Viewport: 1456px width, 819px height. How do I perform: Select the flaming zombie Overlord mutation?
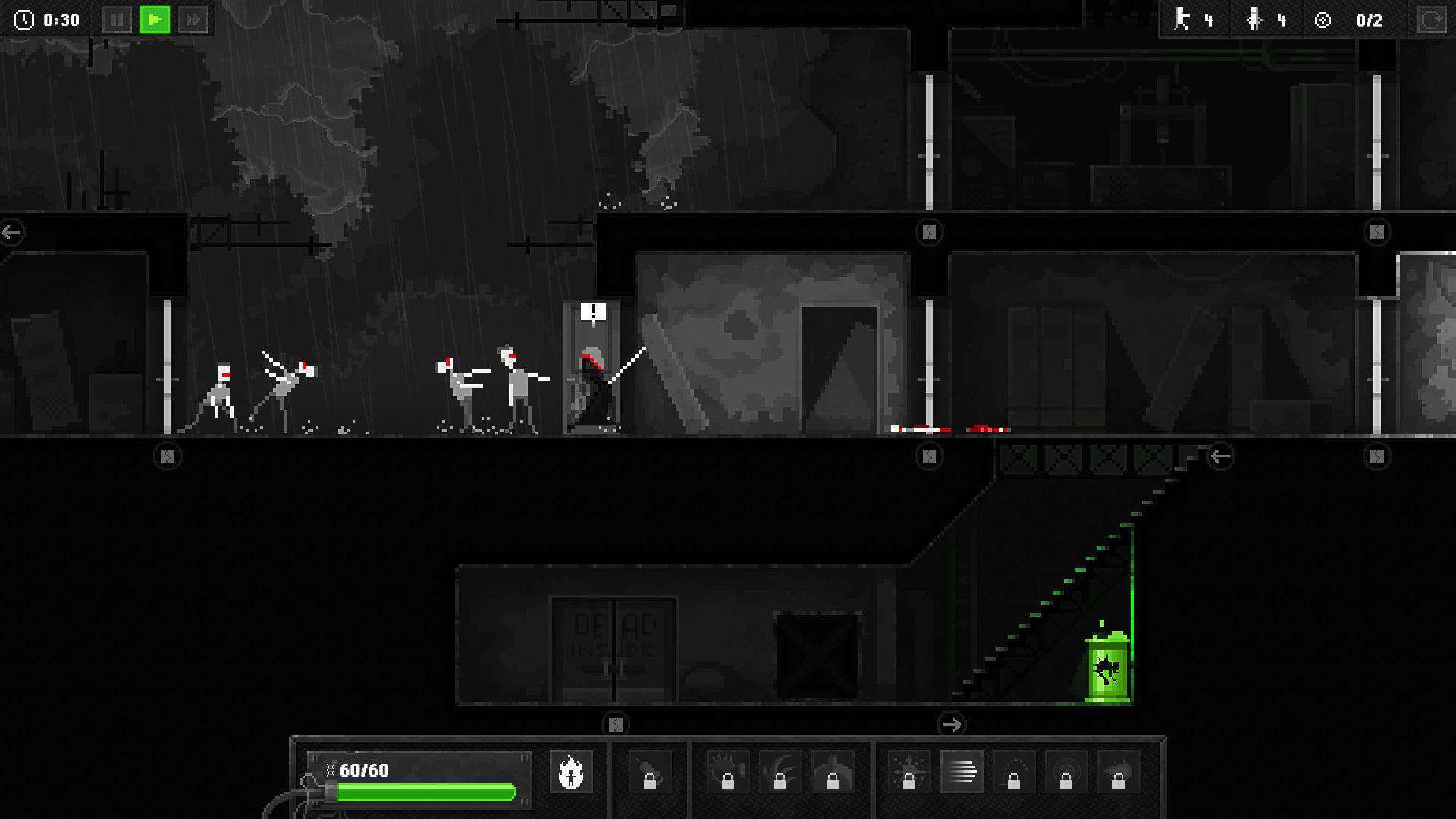coord(571,770)
